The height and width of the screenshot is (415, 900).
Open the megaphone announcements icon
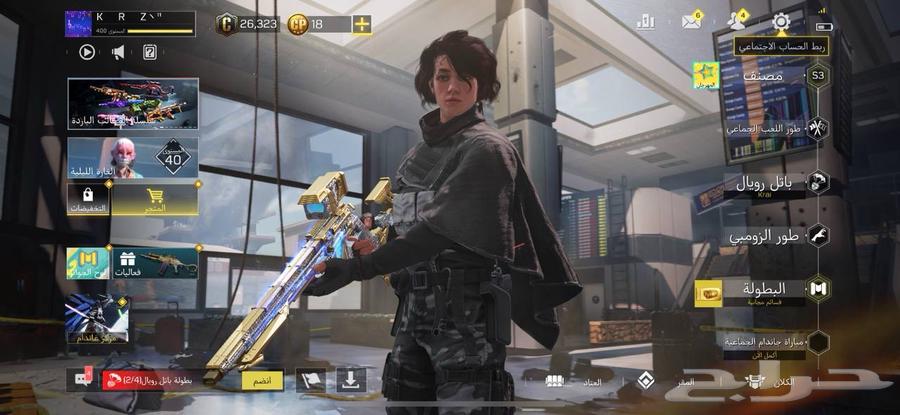[x=118, y=52]
